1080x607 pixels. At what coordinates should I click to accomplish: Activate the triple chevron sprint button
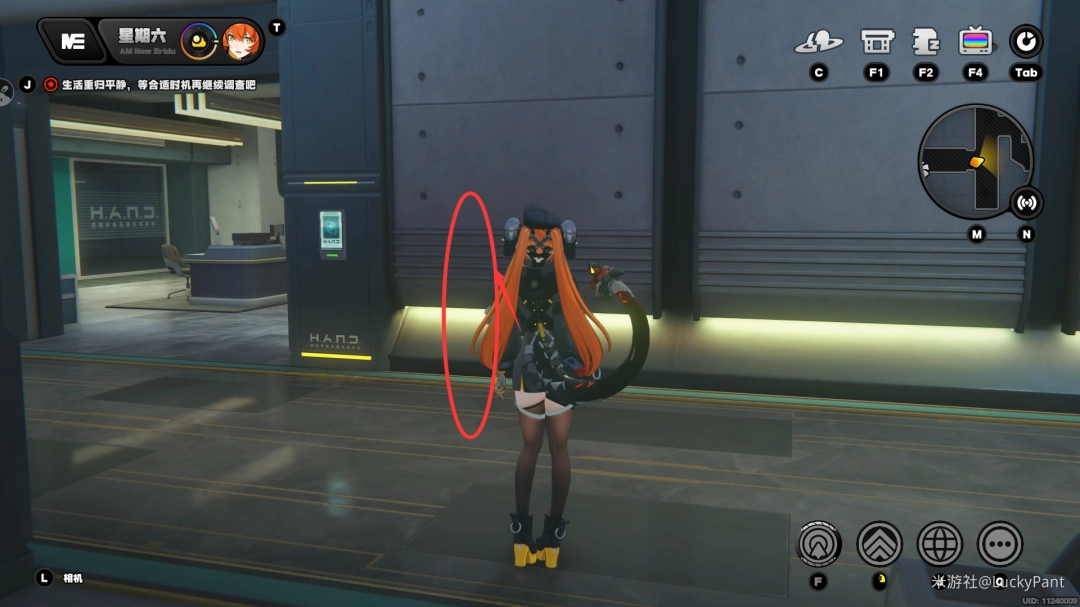tap(880, 544)
